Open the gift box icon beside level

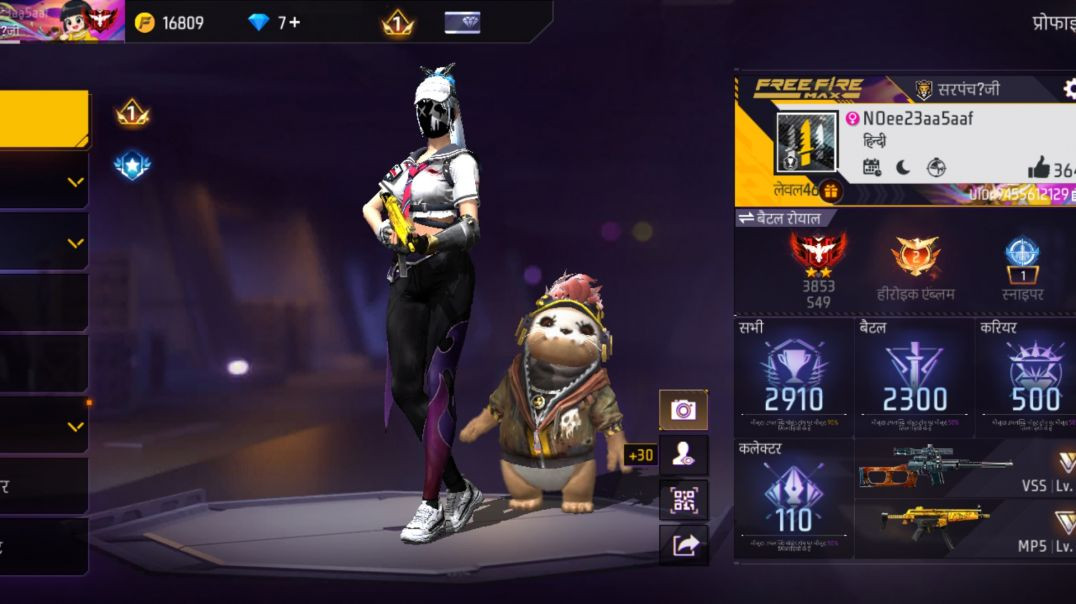coord(830,190)
